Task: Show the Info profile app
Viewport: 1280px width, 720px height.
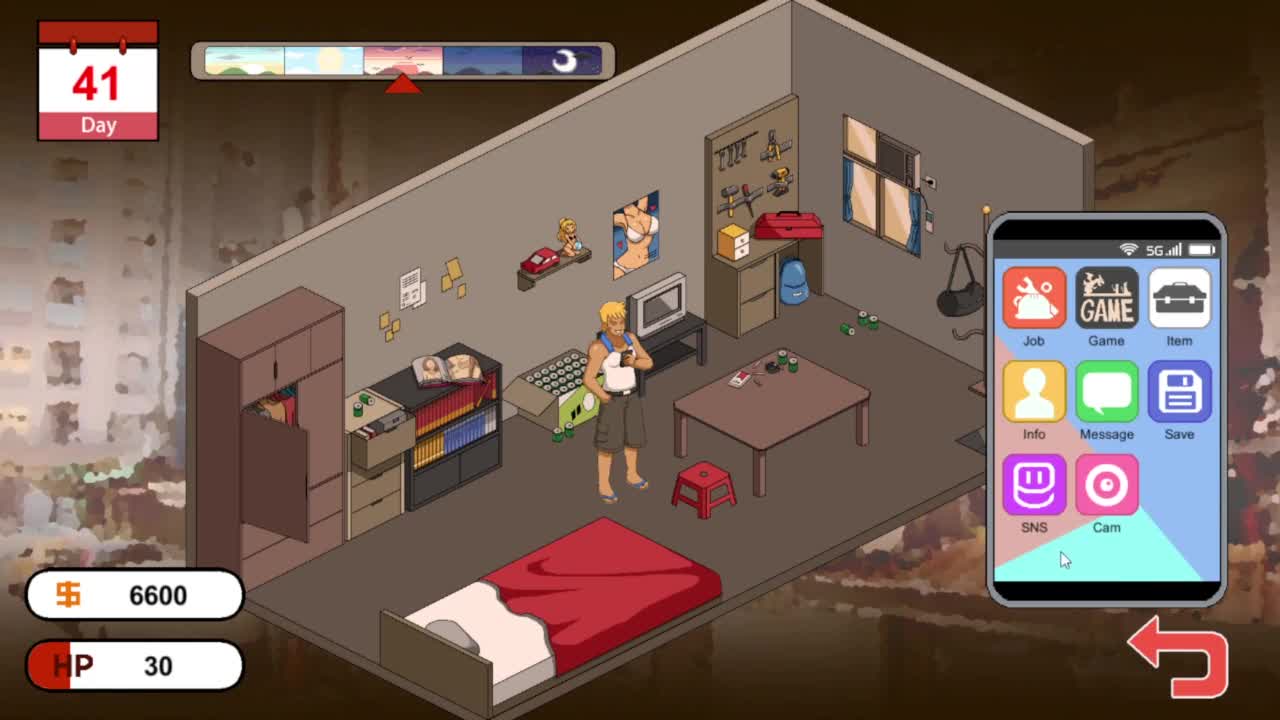Action: point(1034,392)
